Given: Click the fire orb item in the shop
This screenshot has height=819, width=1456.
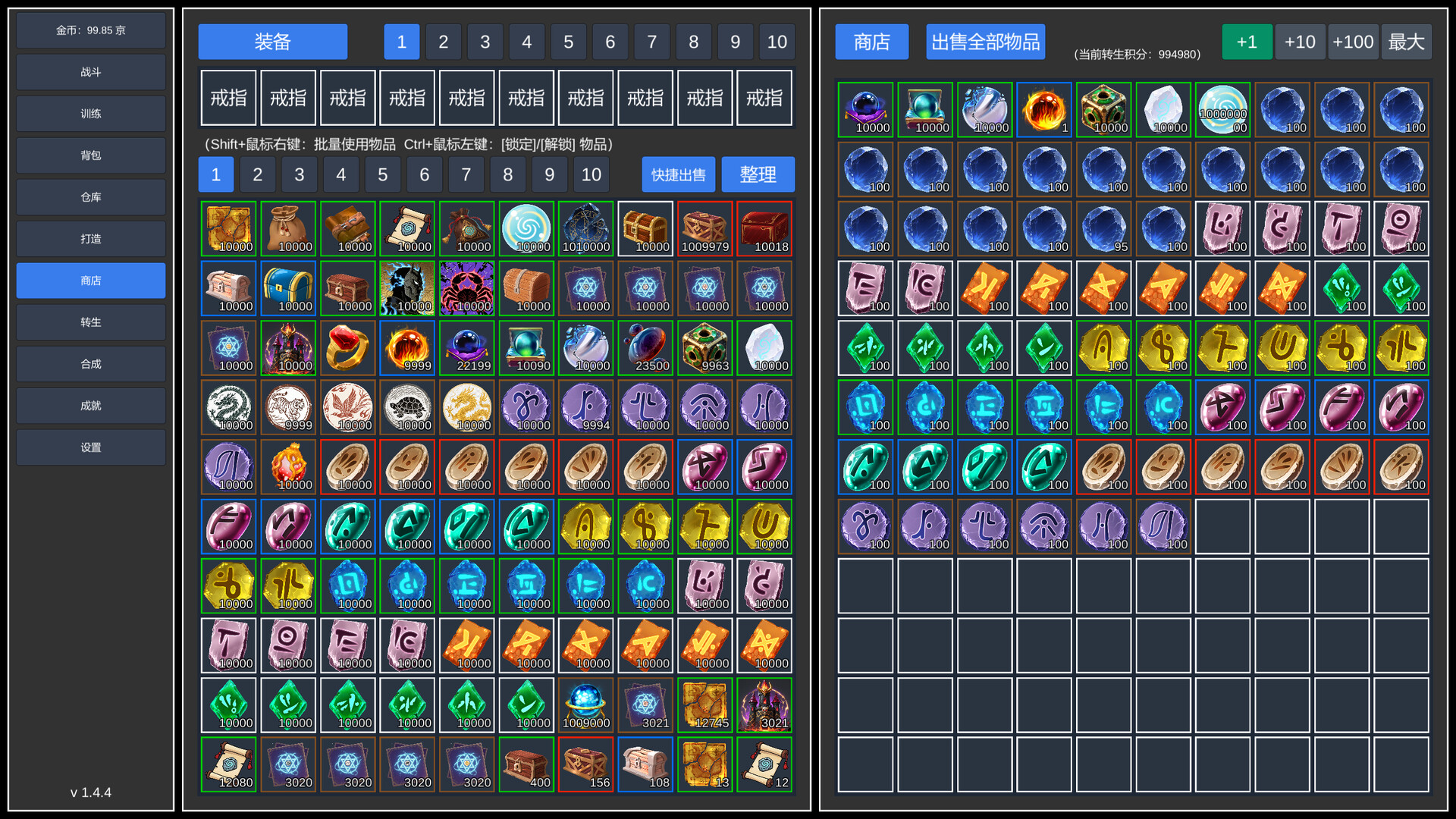Looking at the screenshot, I should [1044, 108].
